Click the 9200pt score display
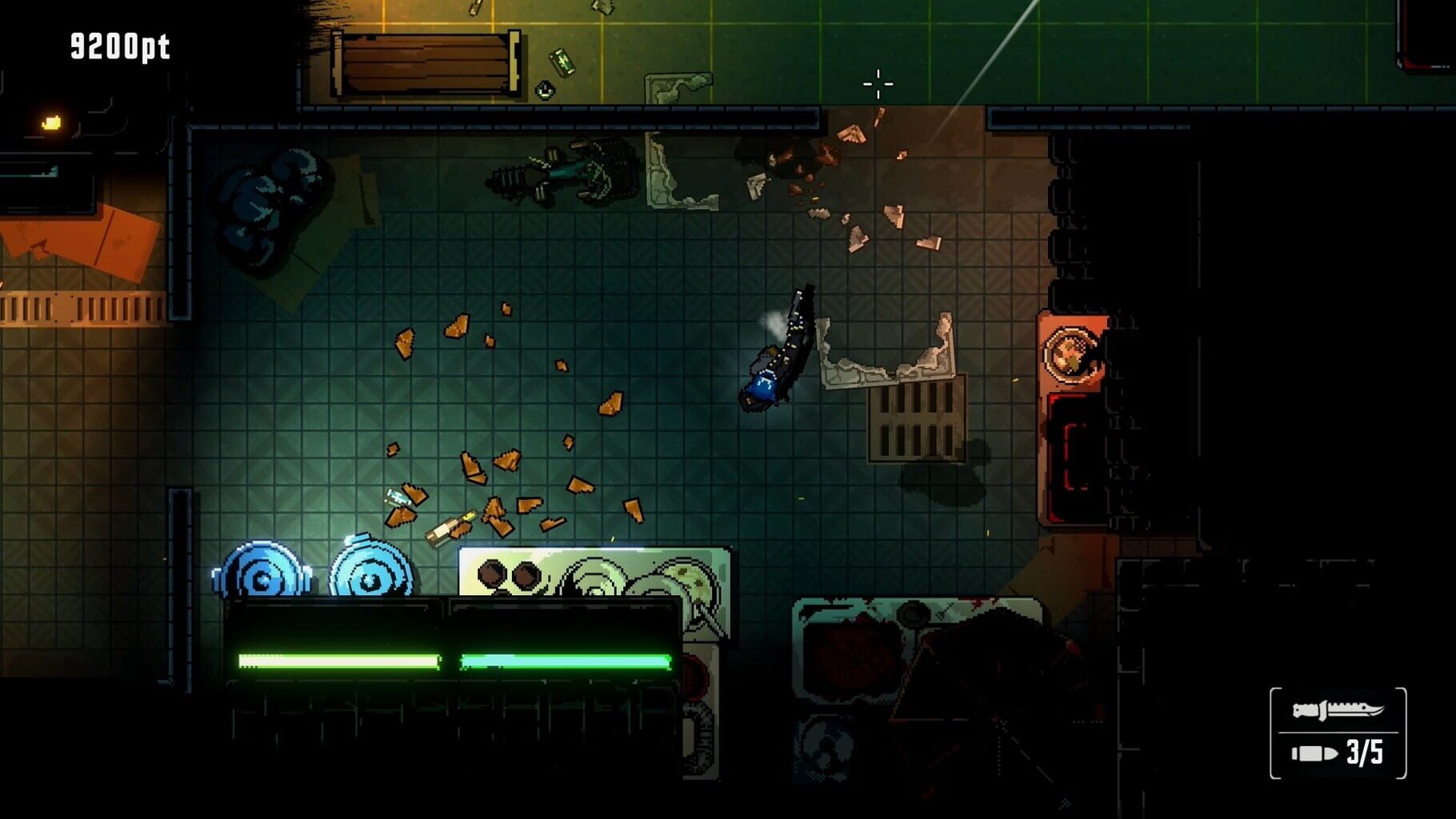 (118, 46)
